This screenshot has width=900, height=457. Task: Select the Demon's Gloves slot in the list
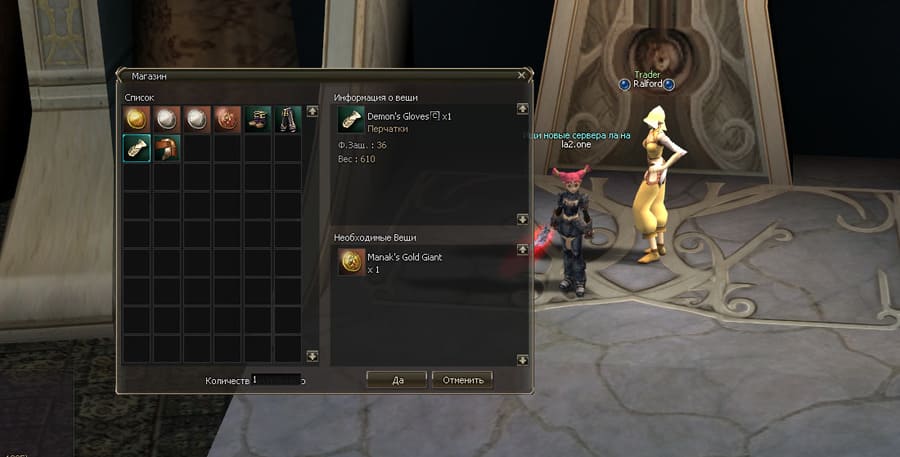[137, 149]
